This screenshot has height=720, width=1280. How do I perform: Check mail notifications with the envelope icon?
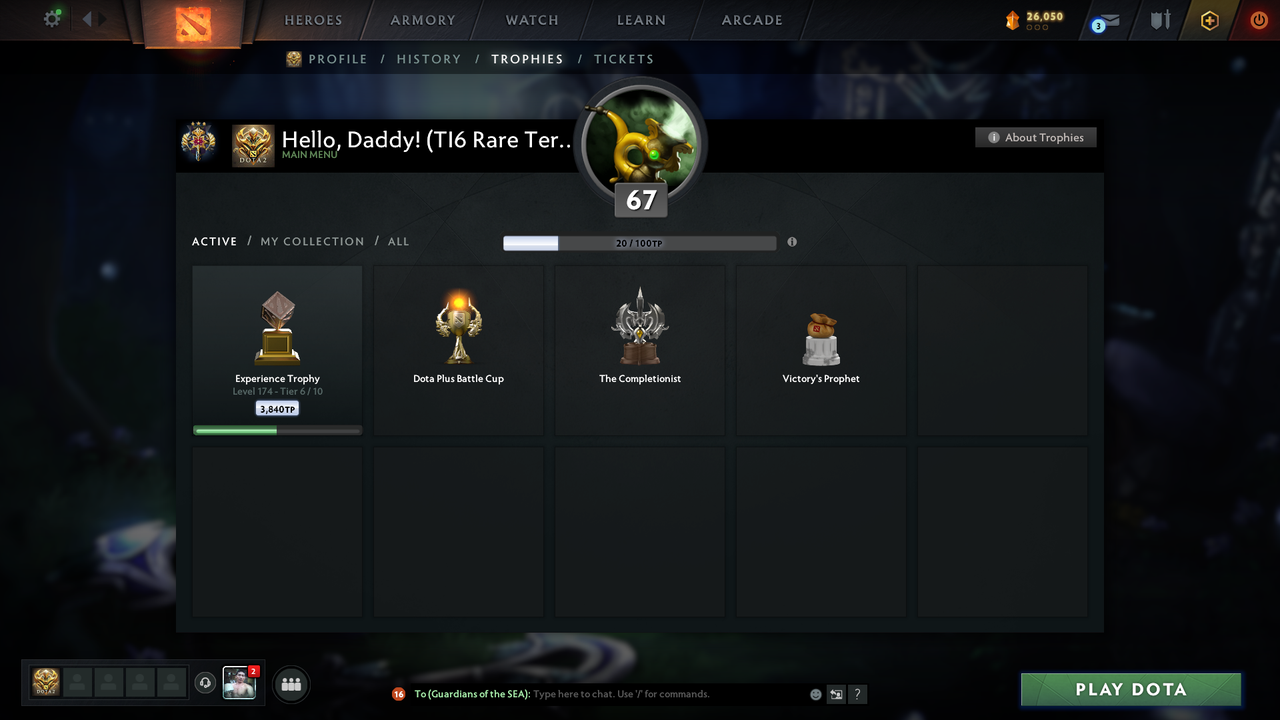click(1105, 18)
